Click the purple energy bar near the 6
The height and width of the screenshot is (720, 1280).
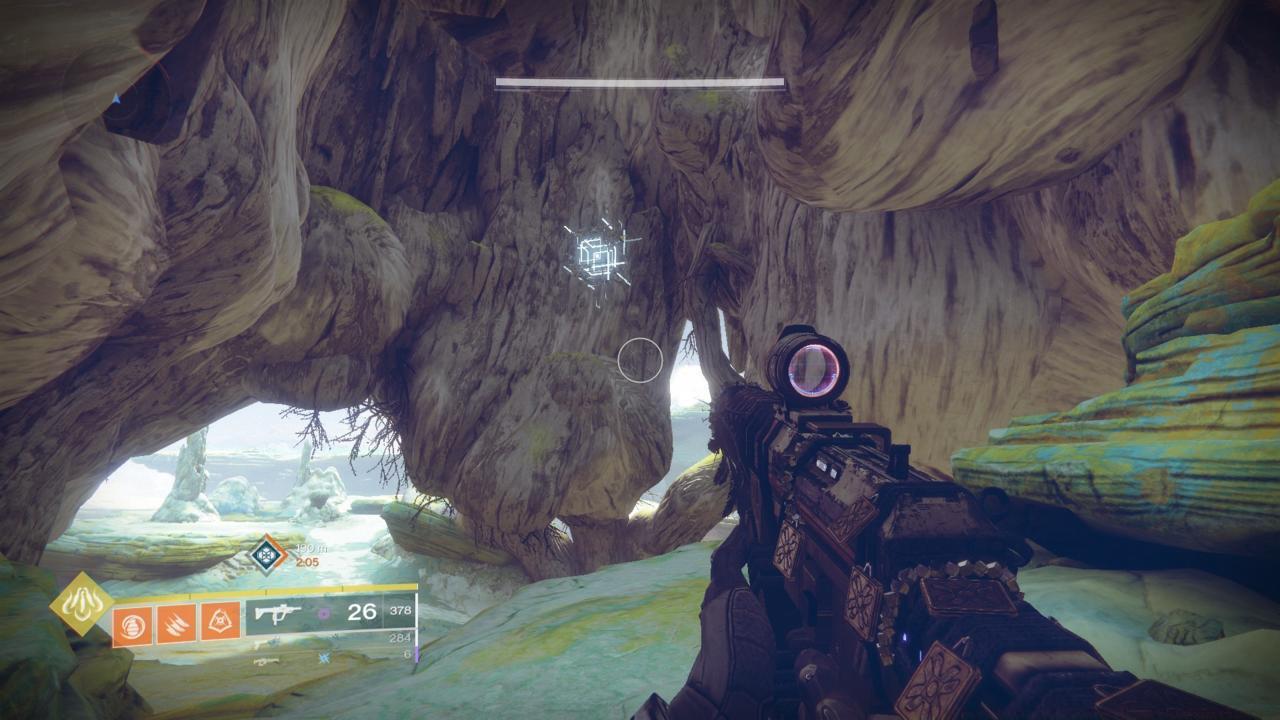(417, 654)
